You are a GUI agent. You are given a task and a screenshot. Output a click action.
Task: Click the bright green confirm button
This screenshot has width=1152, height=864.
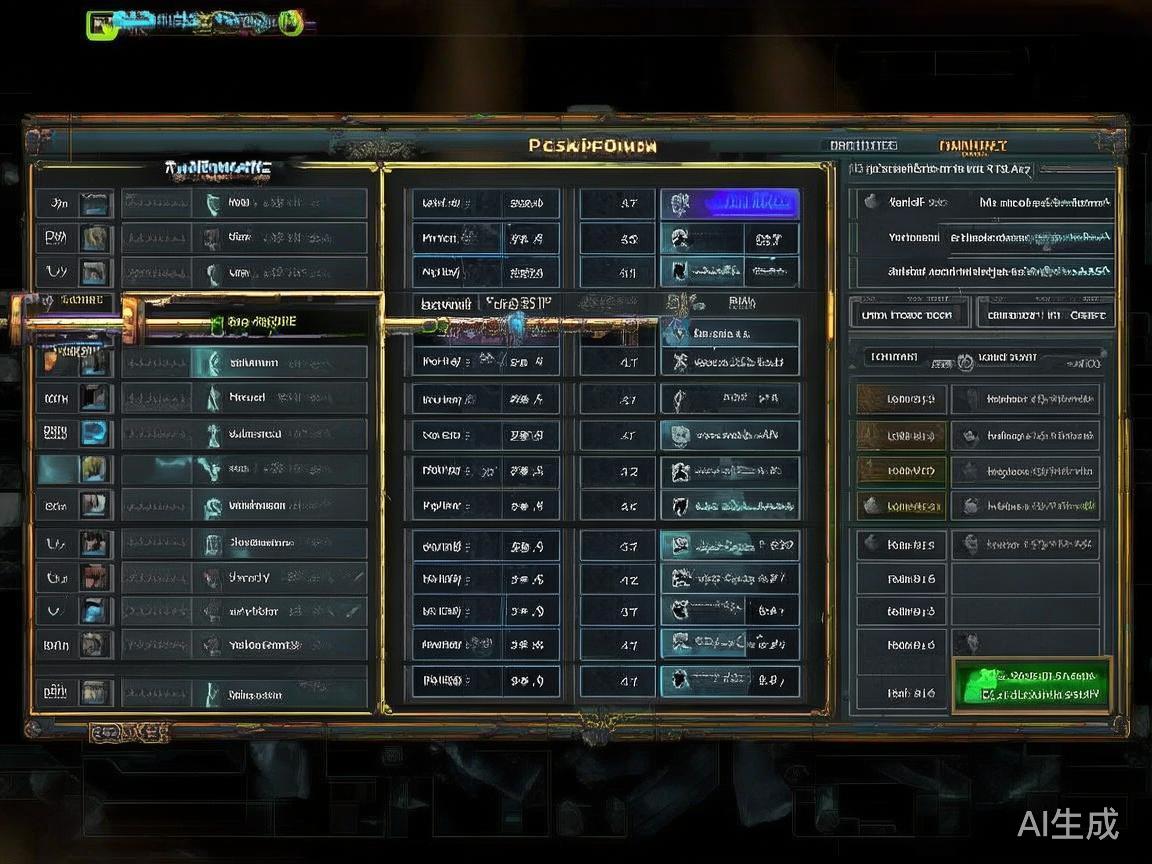(x=1032, y=684)
